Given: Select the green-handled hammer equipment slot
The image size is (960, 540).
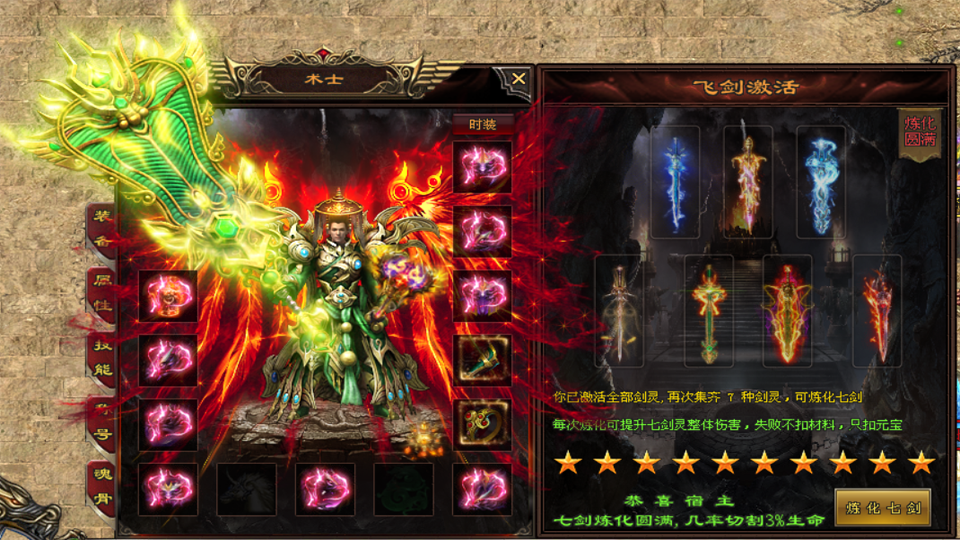Looking at the screenshot, I should (x=482, y=359).
